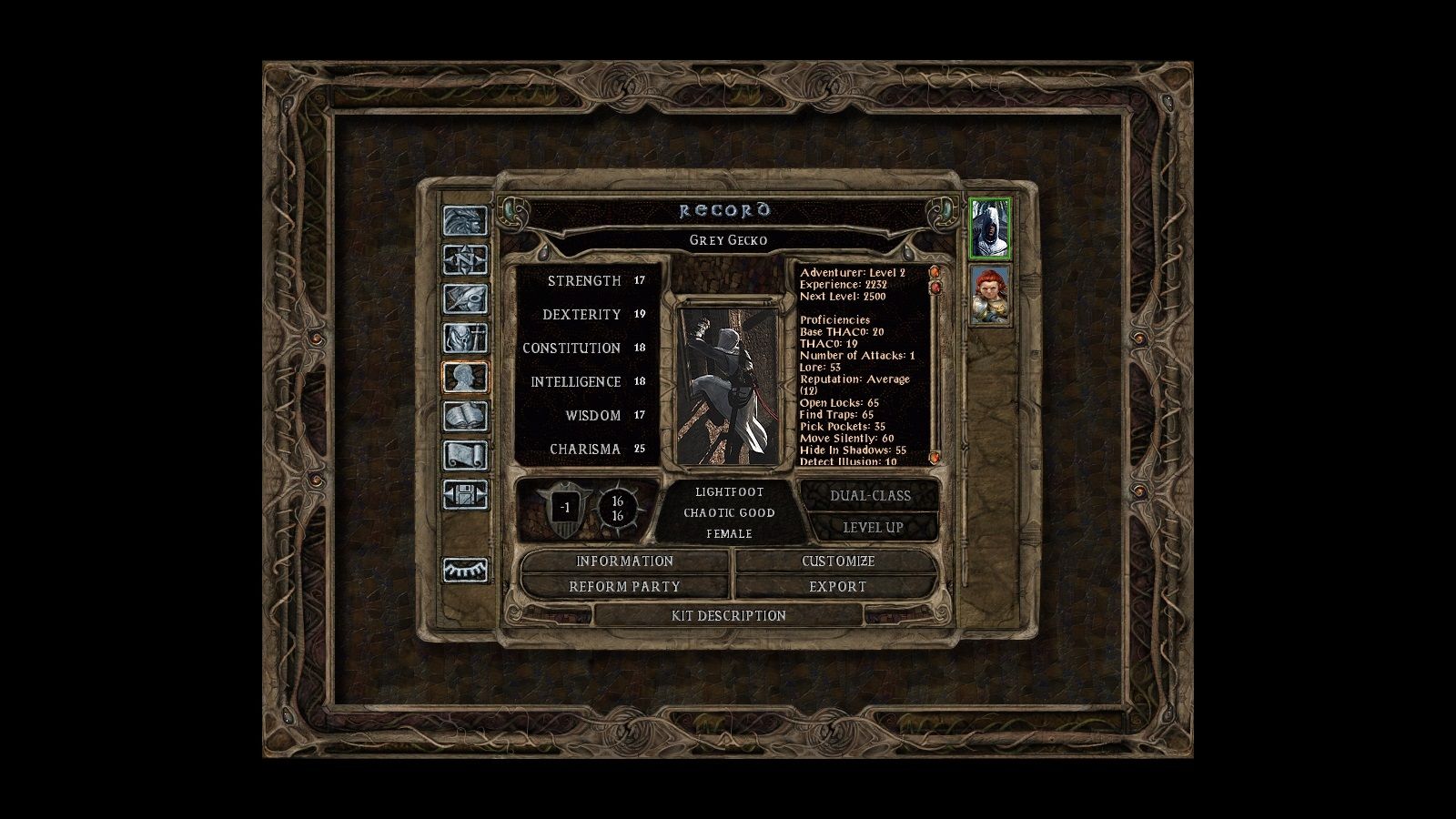Select the character record head icon

click(x=465, y=378)
